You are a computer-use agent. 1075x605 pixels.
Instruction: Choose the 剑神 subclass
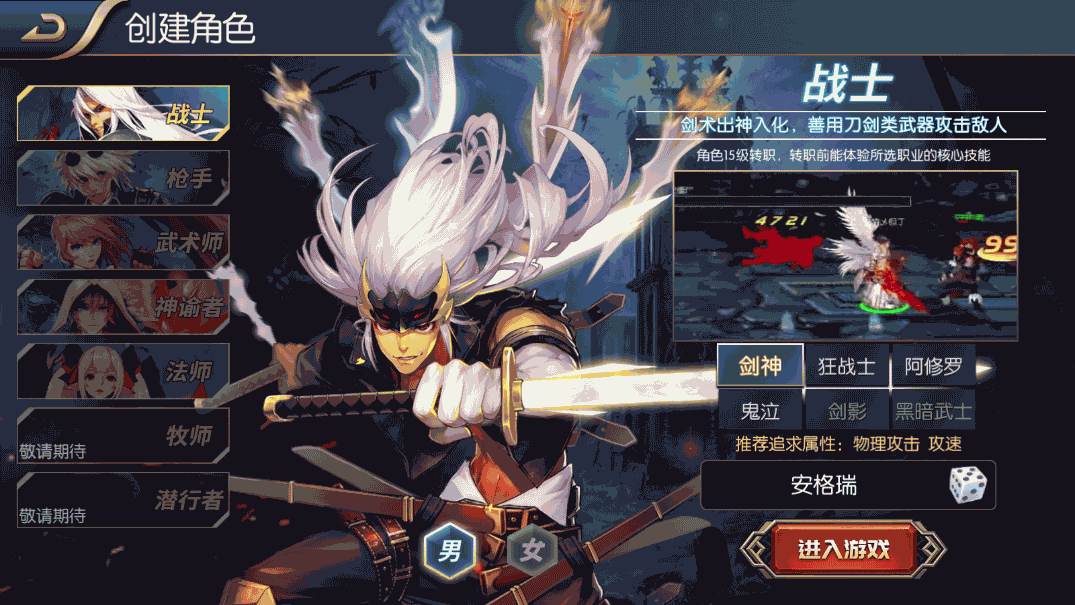pos(760,366)
